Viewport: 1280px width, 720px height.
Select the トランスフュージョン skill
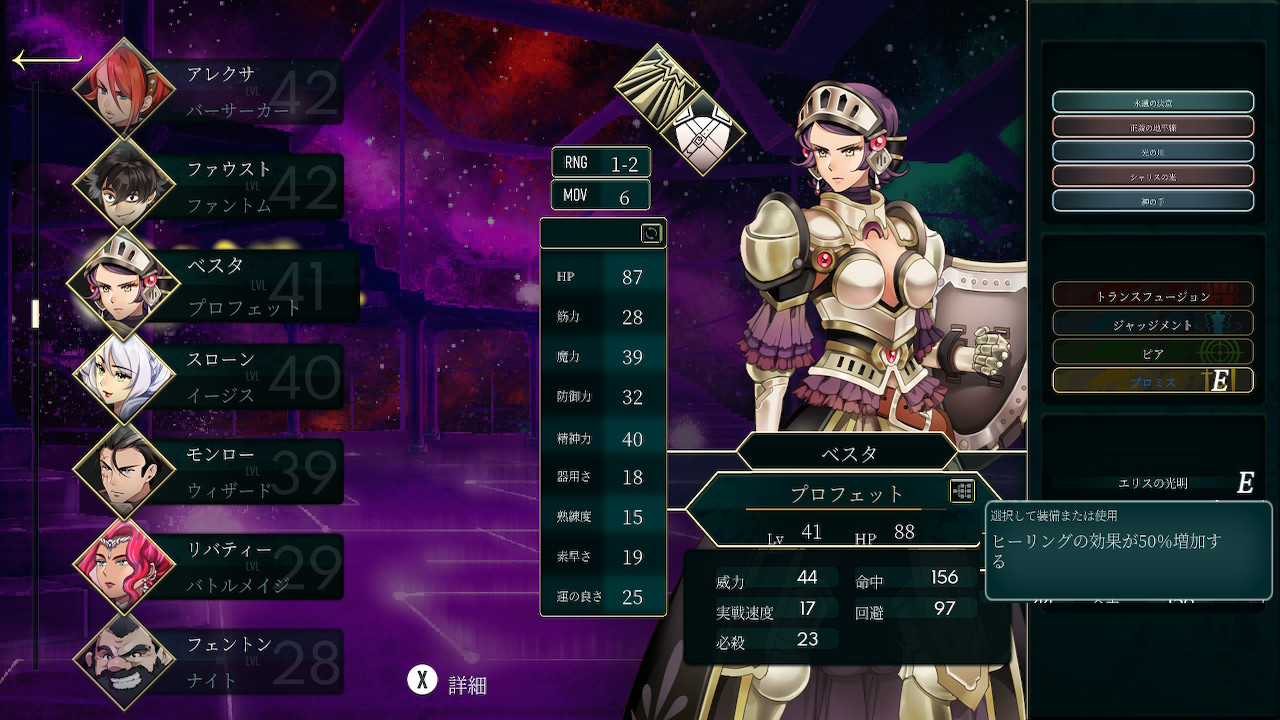[1152, 295]
